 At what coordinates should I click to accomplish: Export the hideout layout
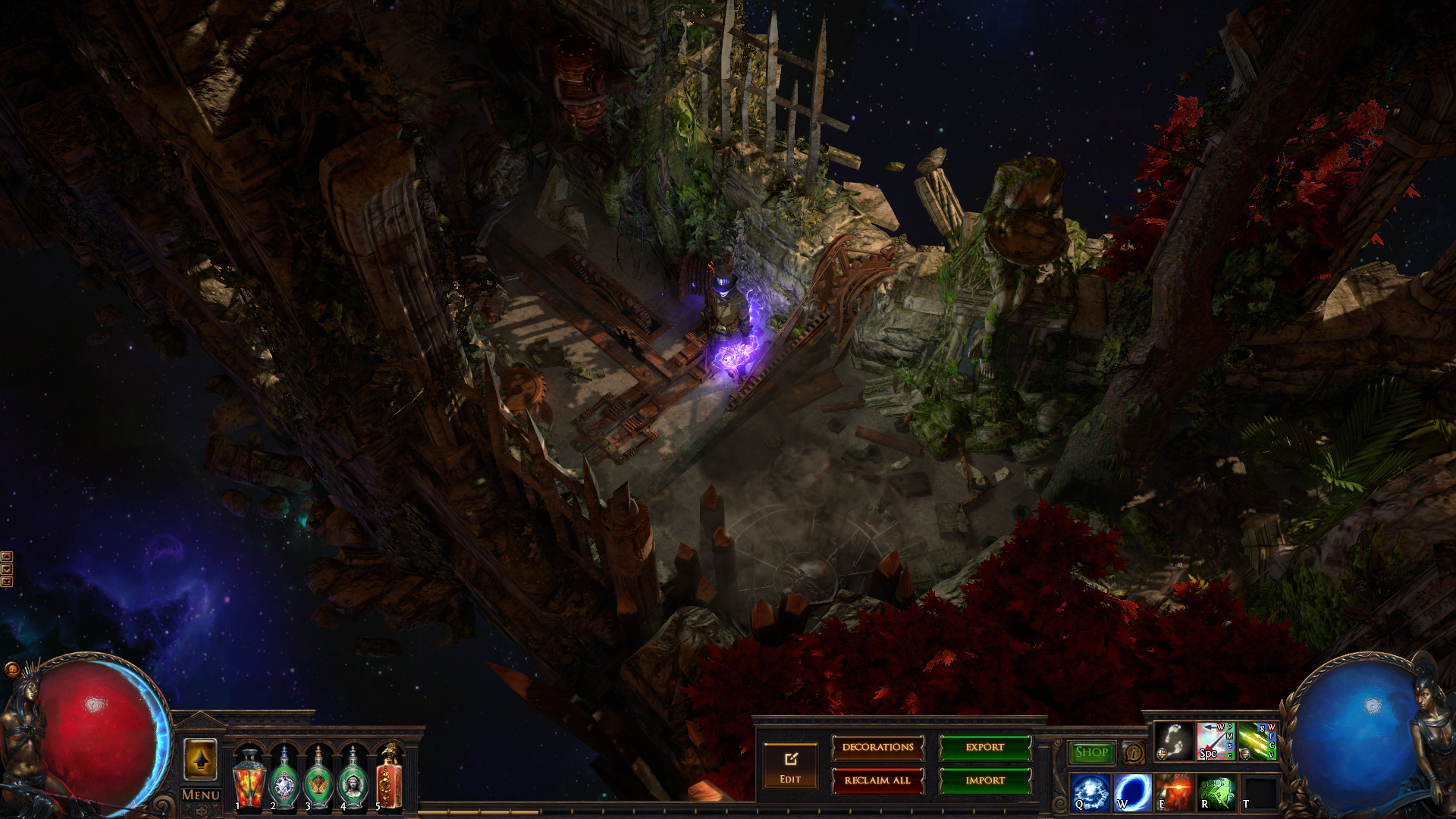[985, 748]
